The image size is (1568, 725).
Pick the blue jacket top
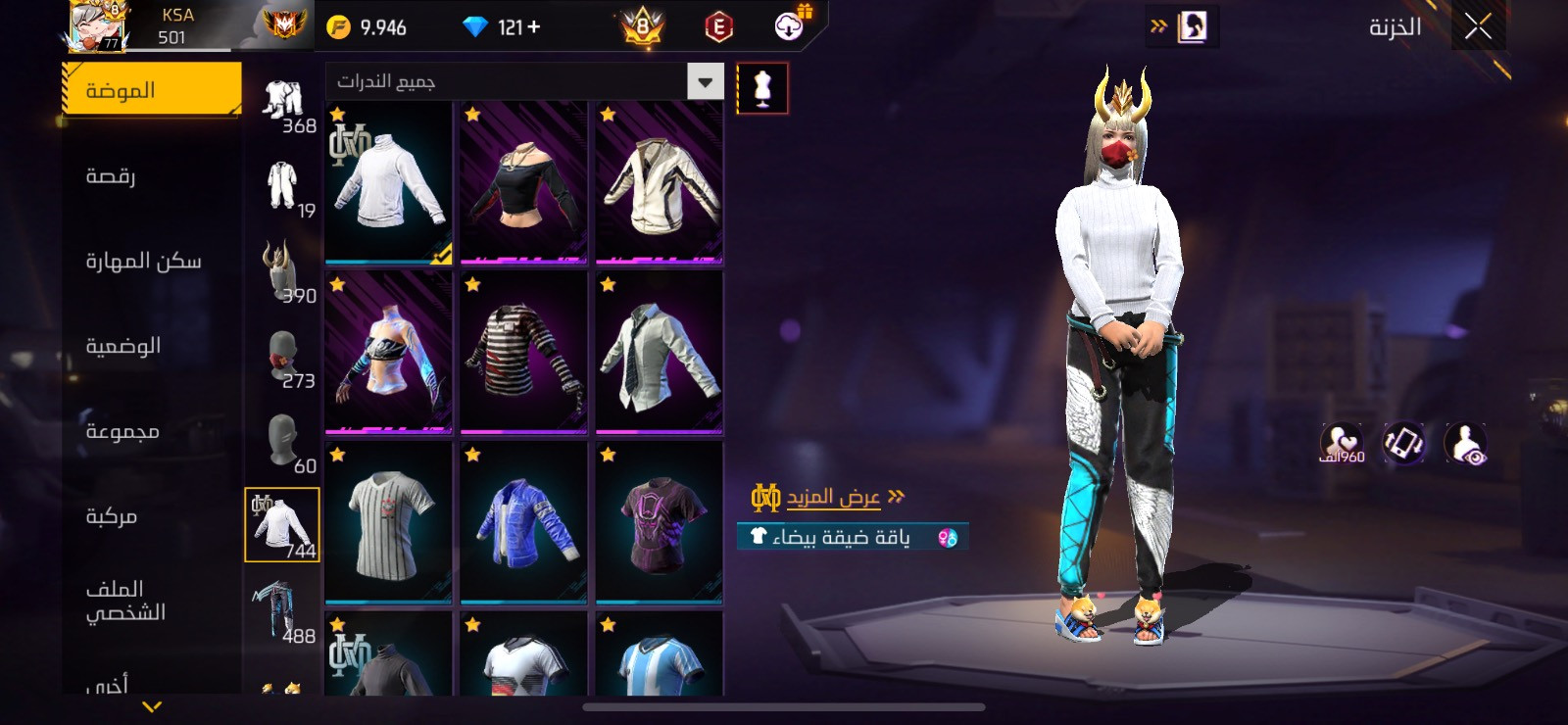click(523, 522)
